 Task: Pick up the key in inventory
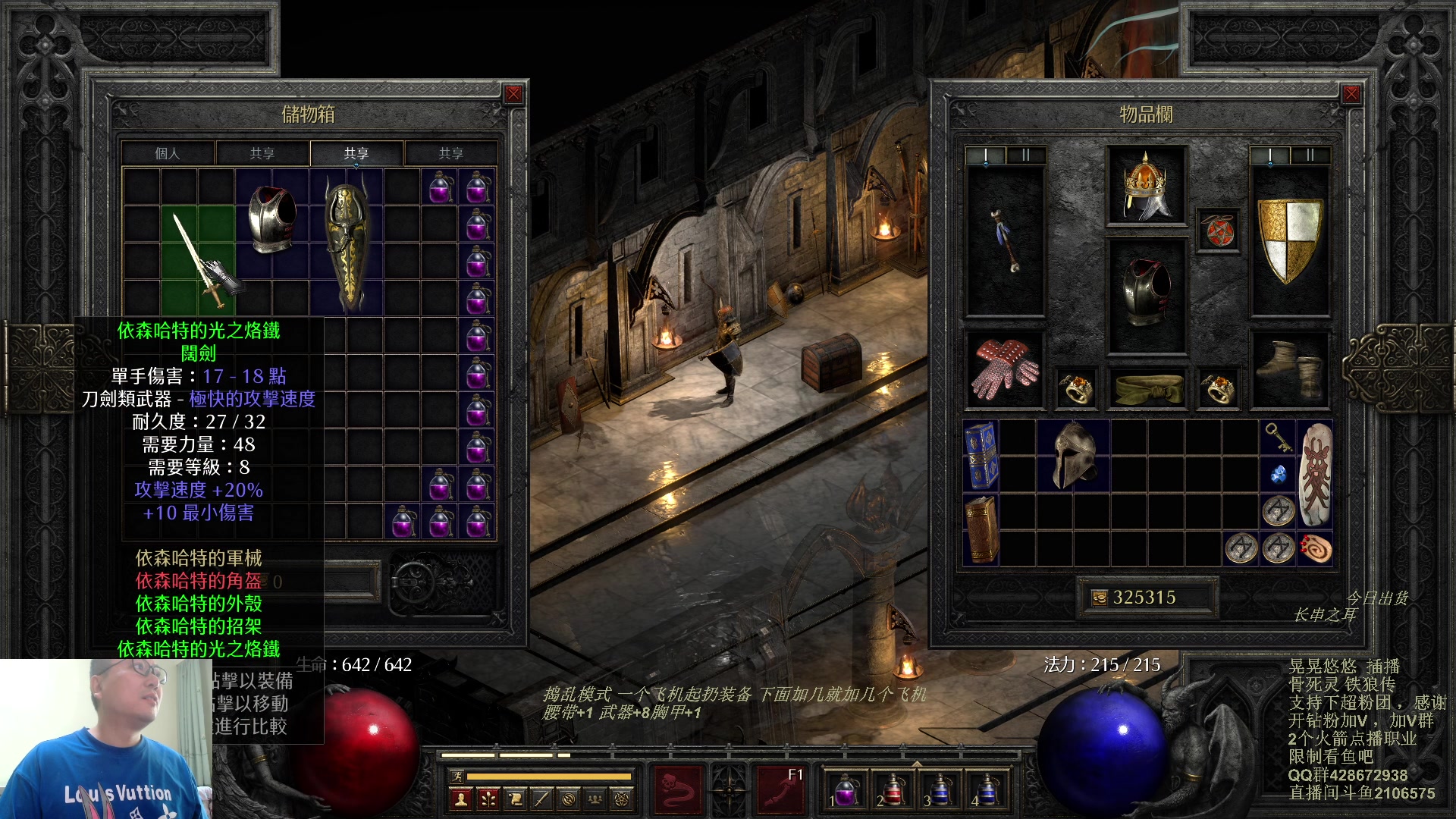1277,438
